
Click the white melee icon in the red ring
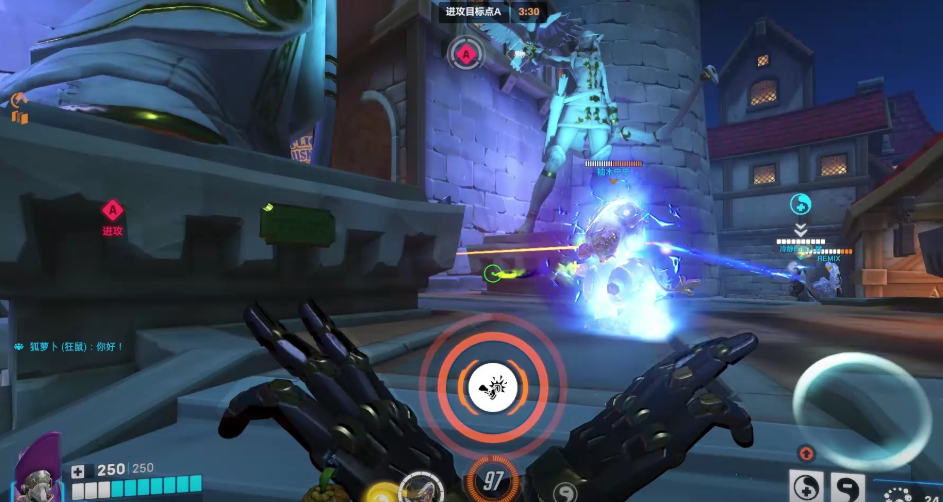point(492,385)
